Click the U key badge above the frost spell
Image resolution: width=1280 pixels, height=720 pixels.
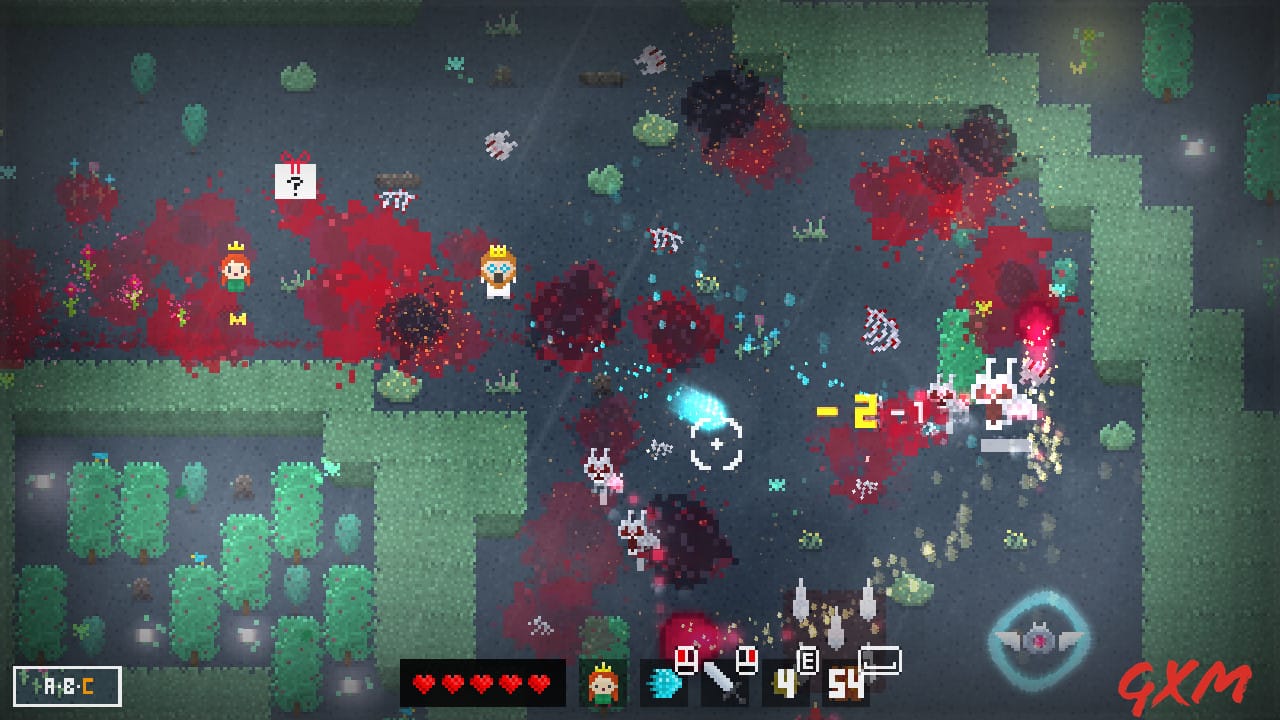(x=687, y=658)
